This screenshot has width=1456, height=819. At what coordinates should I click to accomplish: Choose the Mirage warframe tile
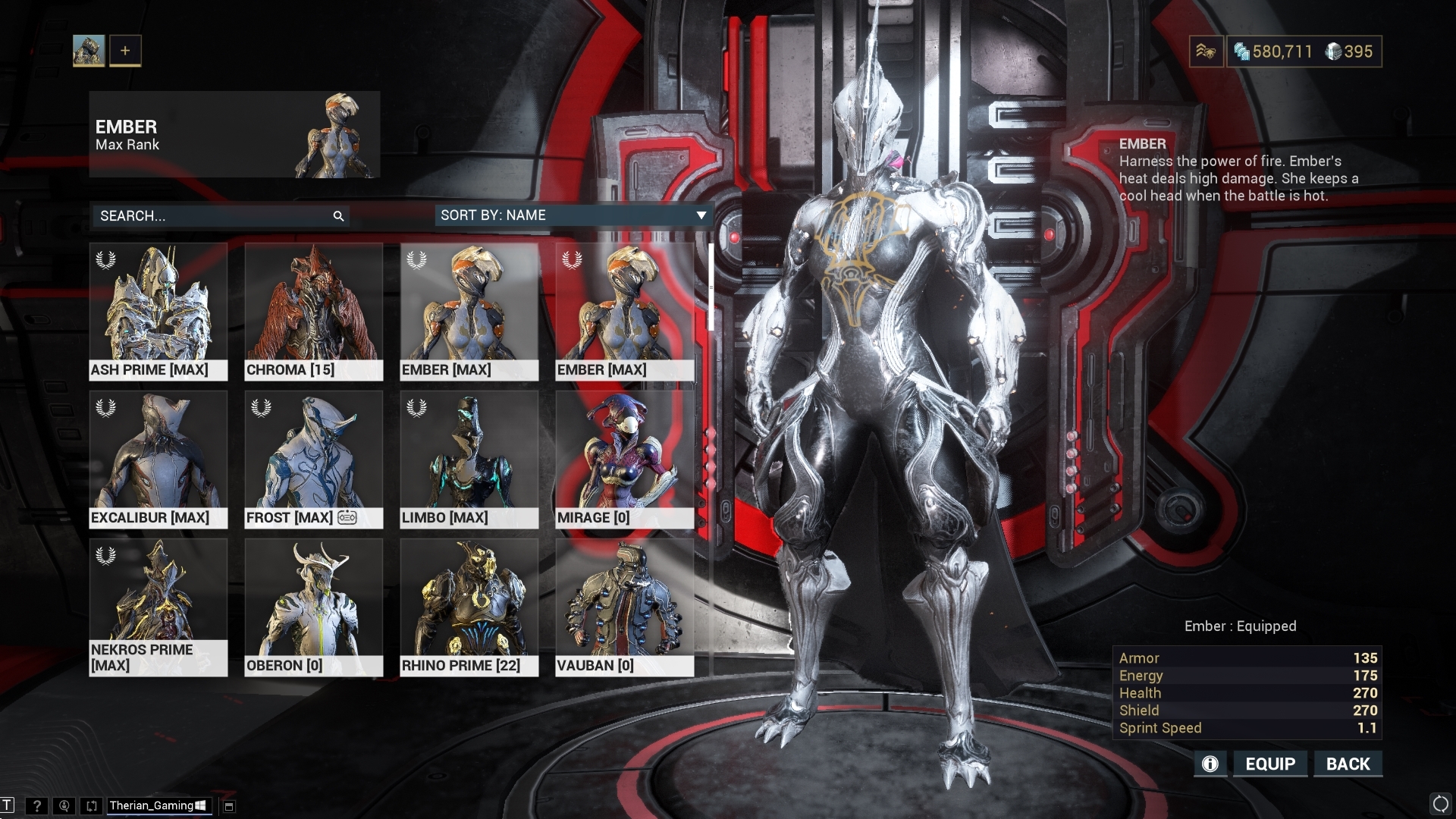(x=625, y=459)
